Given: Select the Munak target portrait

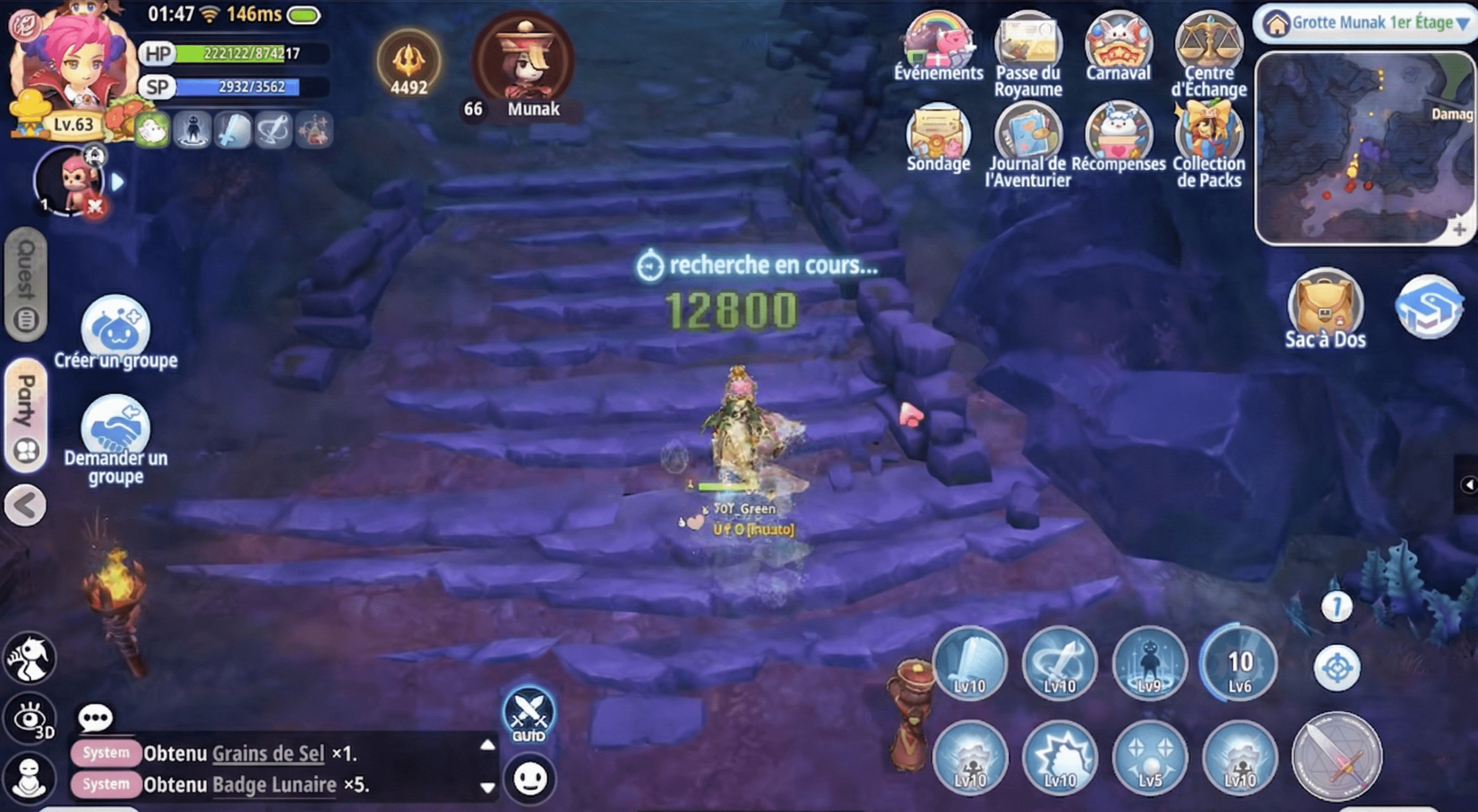Looking at the screenshot, I should point(523,61).
